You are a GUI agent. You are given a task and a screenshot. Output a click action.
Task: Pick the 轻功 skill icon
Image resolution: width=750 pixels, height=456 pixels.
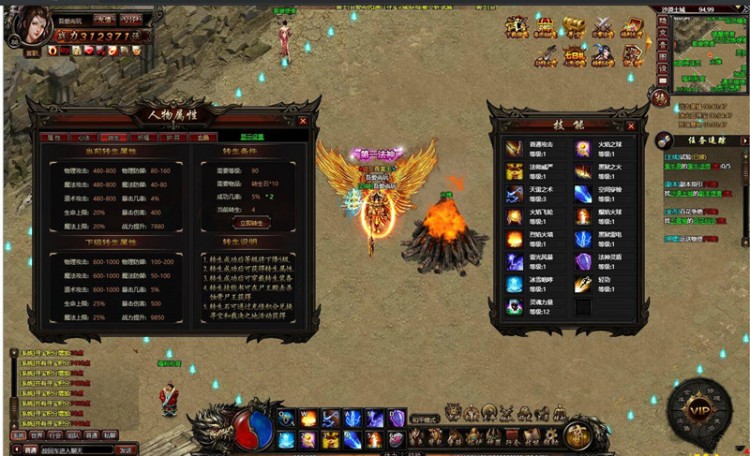coord(583,284)
